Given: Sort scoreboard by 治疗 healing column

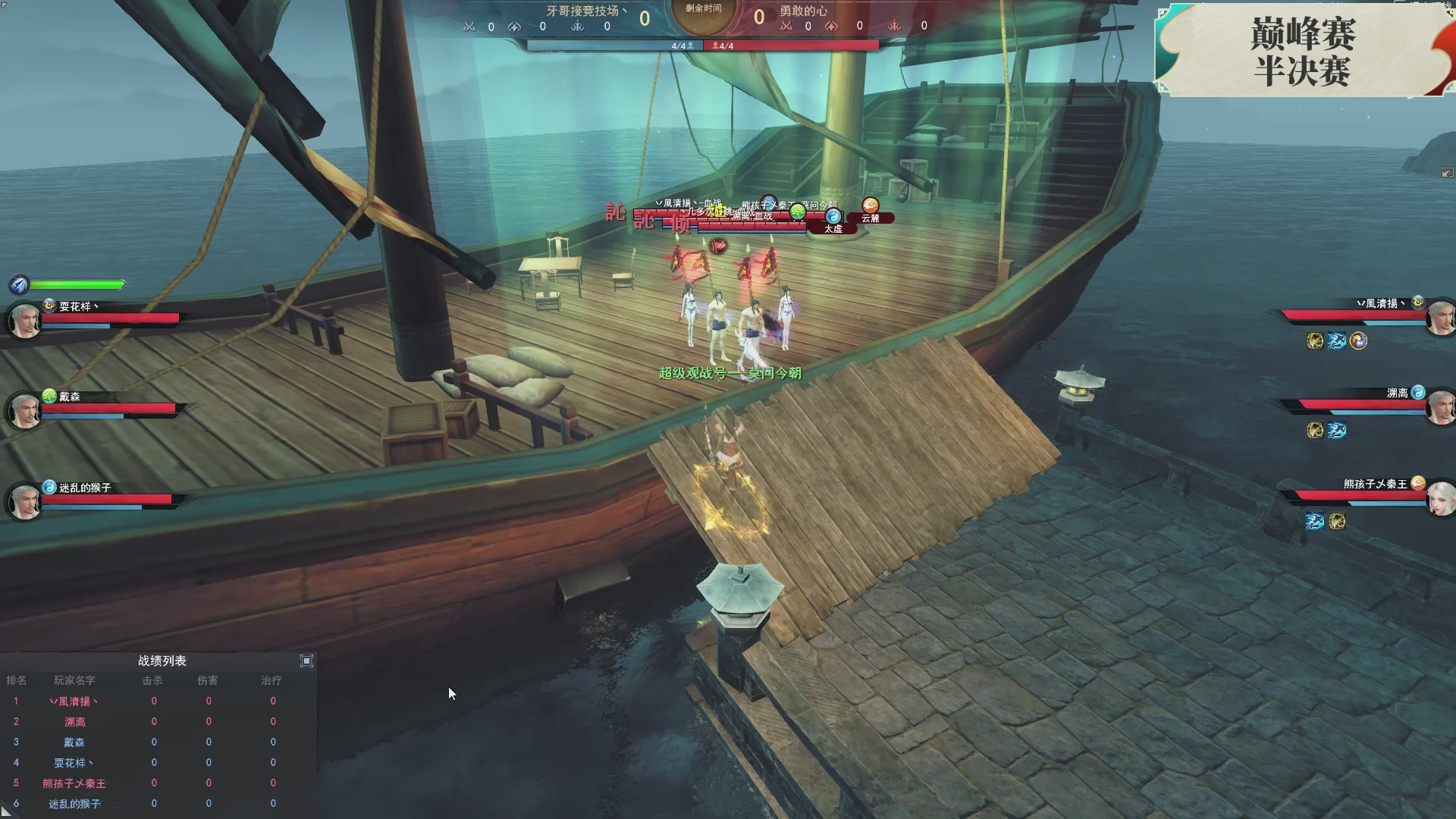Looking at the screenshot, I should 271,681.
